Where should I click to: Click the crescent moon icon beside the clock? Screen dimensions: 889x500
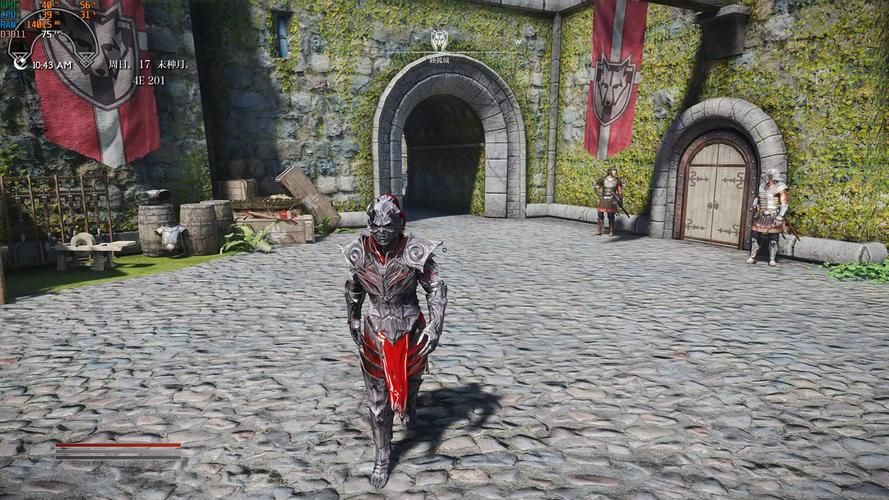click(x=20, y=63)
